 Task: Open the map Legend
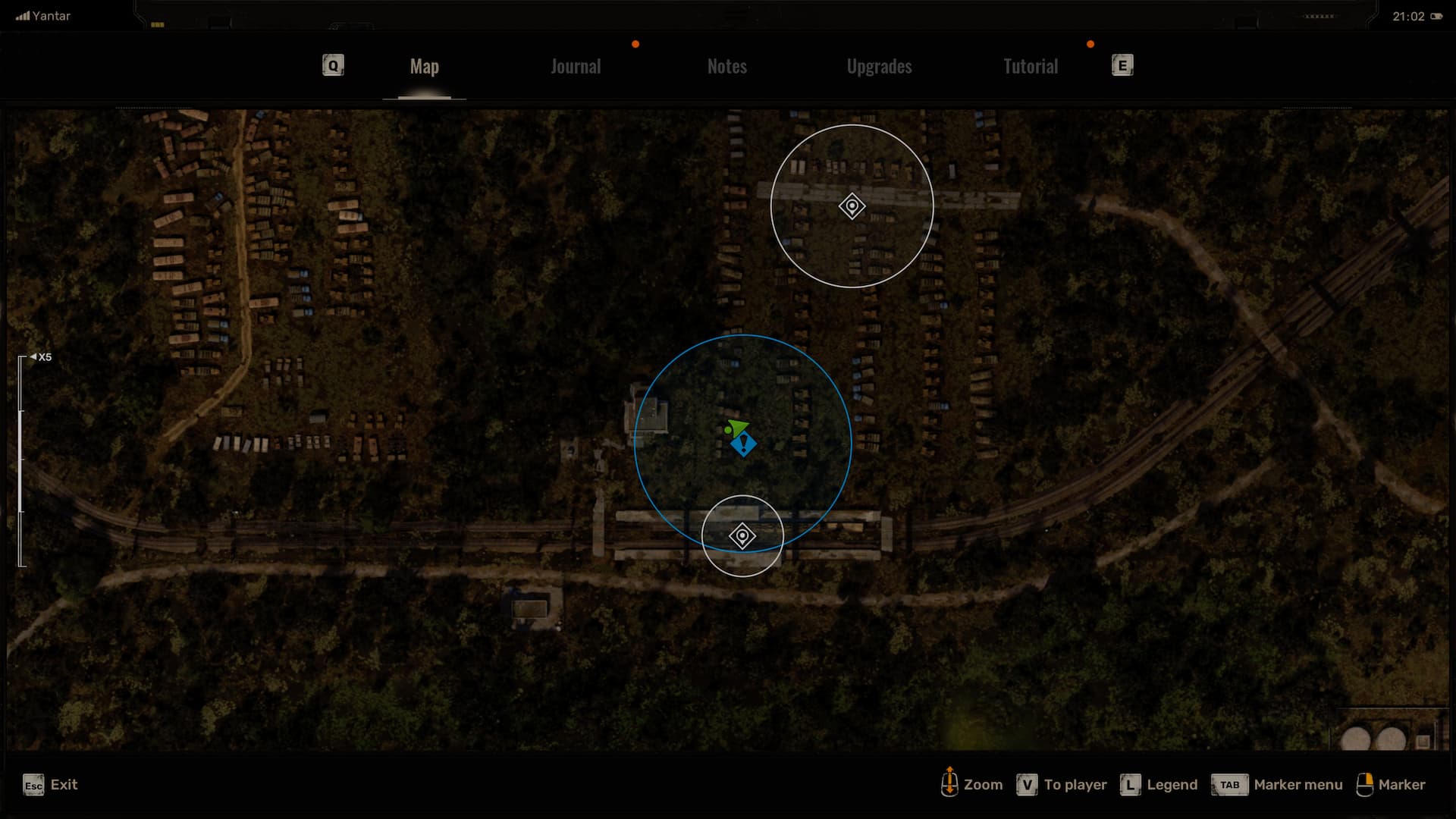(1160, 785)
